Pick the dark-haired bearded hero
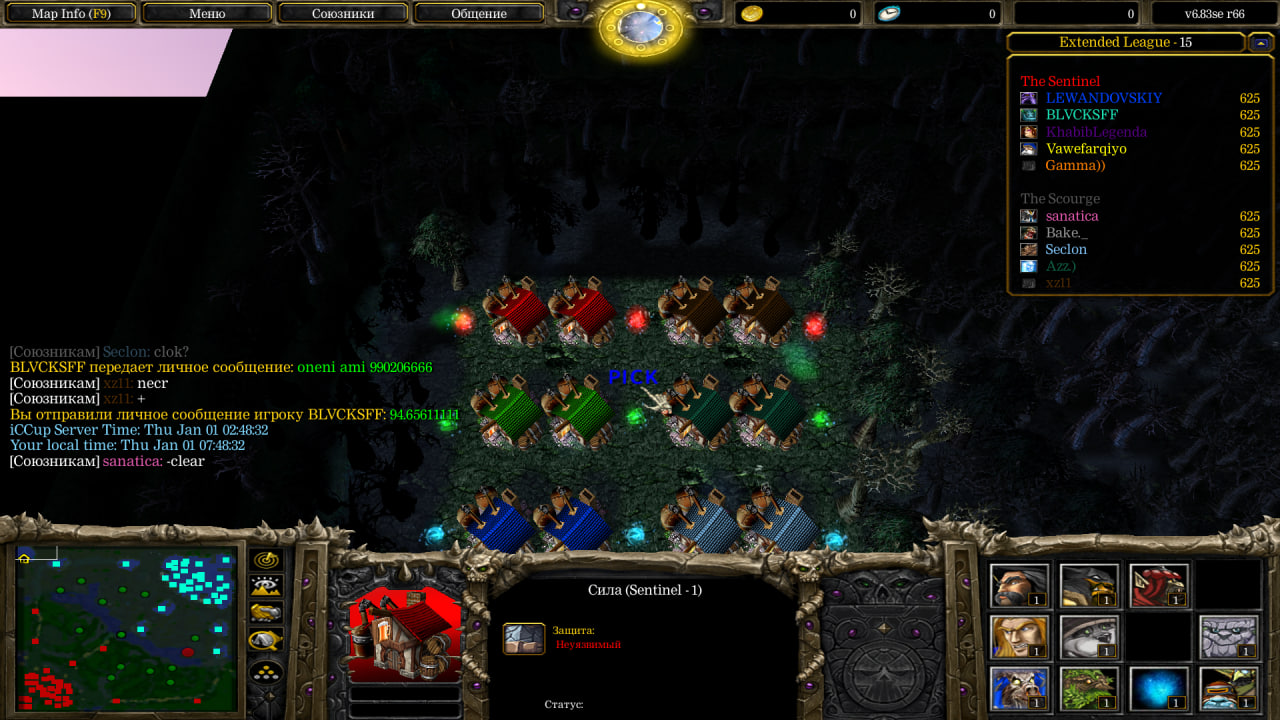Screen dimensions: 1280x720 1019,585
